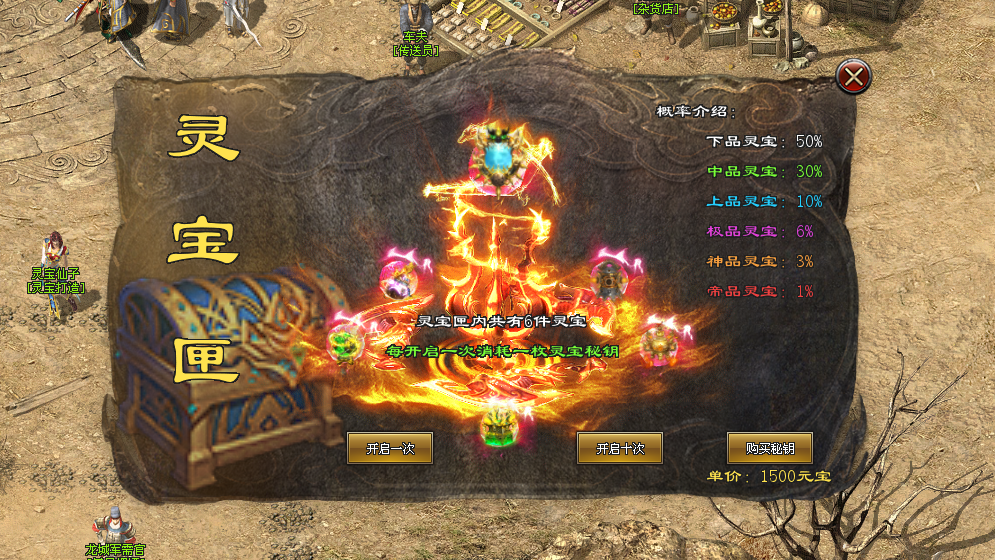
Task: Buy a secret key with 购买秘钥
Action: click(x=769, y=448)
